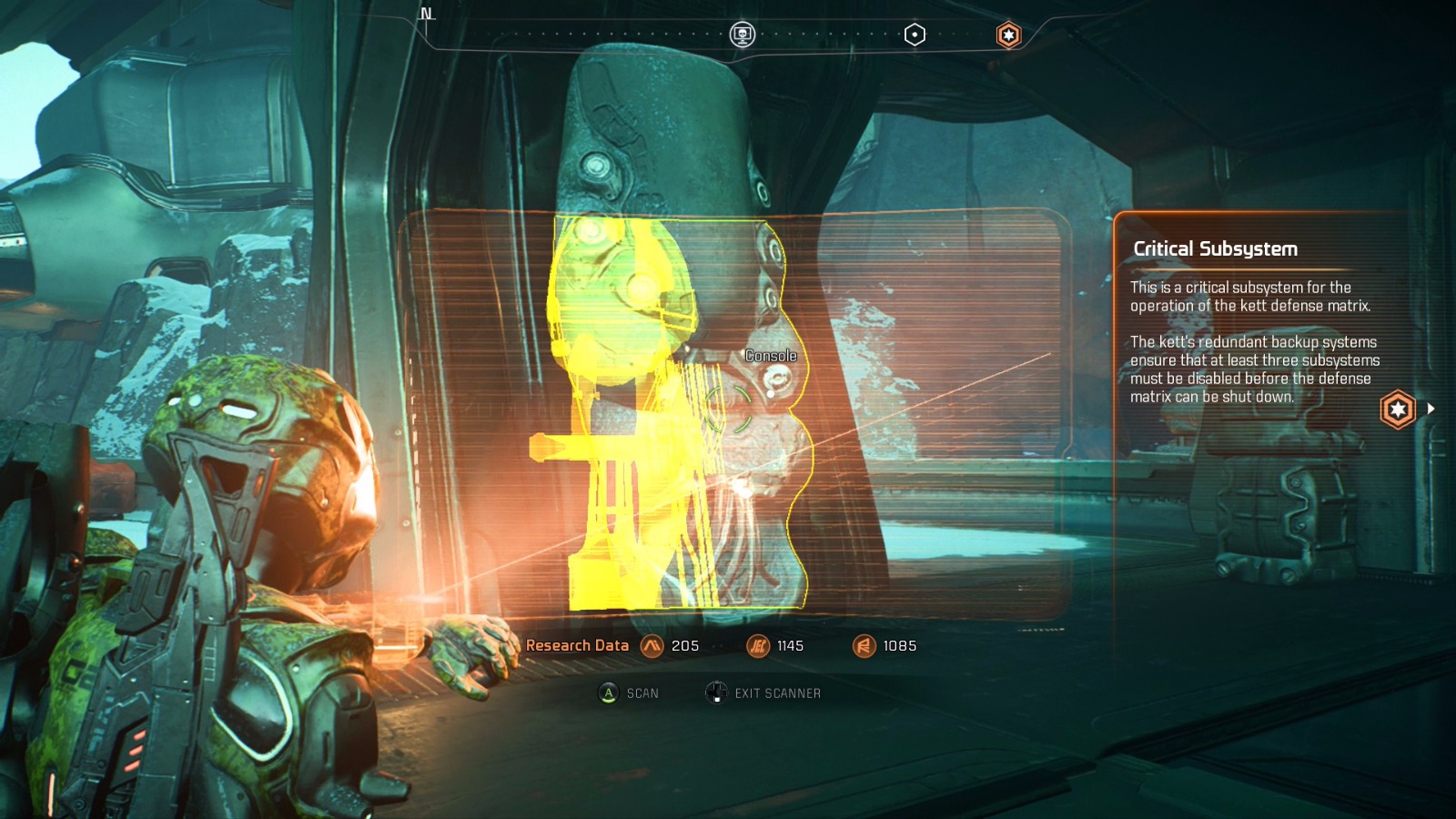Select the orange star objective compass marker
The width and height of the screenshot is (1456, 819).
coord(1008,35)
